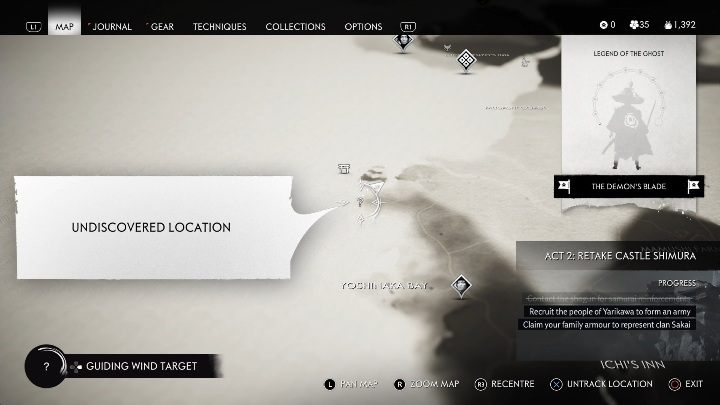This screenshot has width=720, height=405.
Task: Select the Recruit the people of Yarikawa objective
Action: (610, 311)
